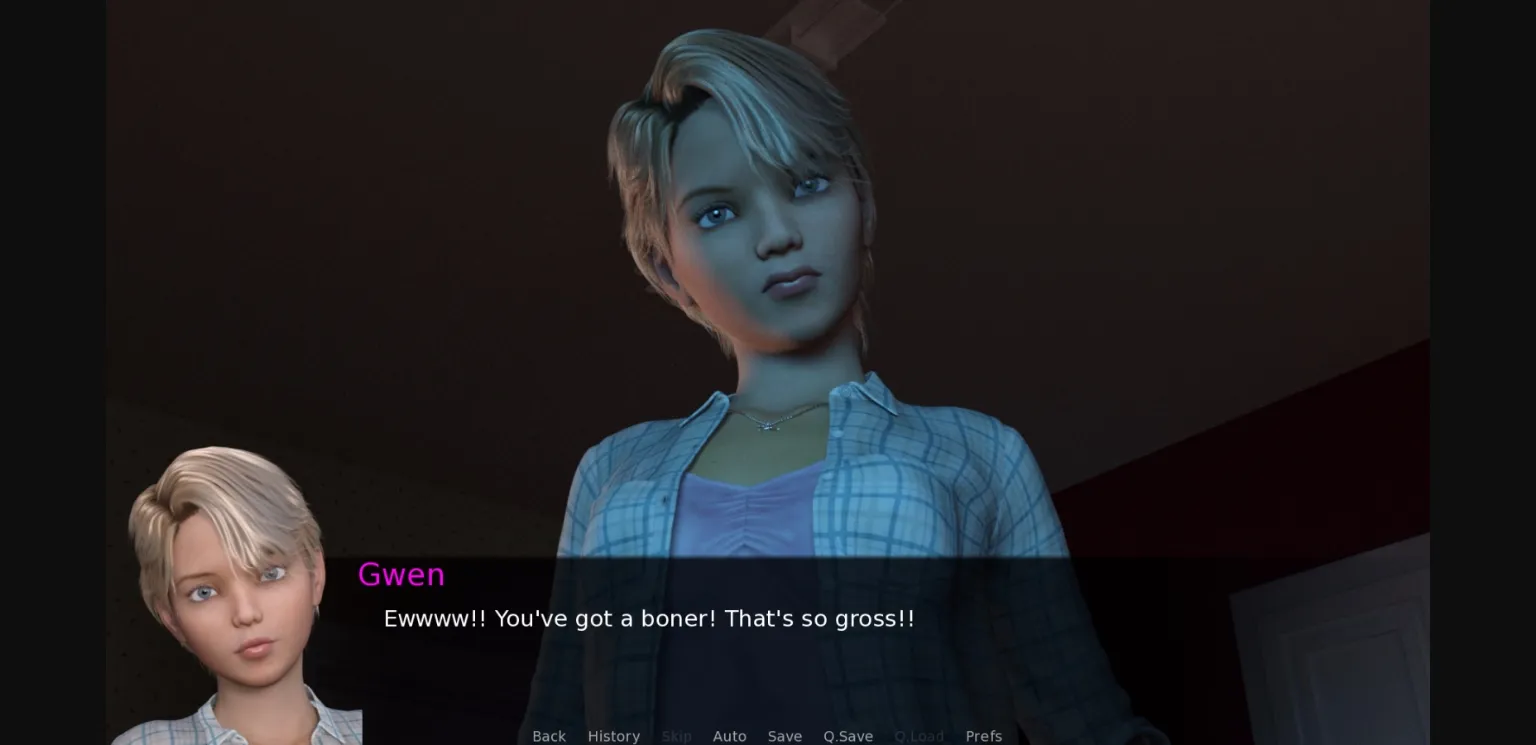Screen dimensions: 1536x745
Task: Quick save with Q.Save
Action: tap(848, 736)
